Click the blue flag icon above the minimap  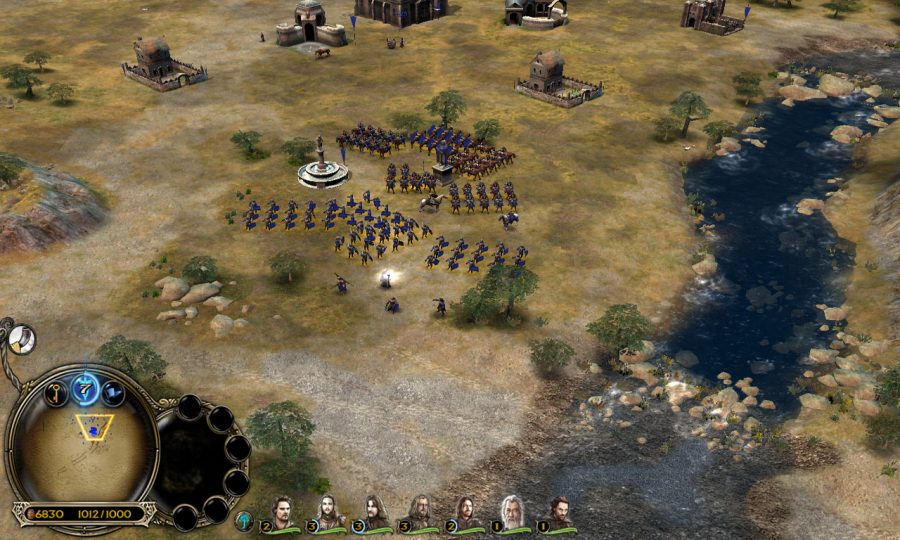114,393
